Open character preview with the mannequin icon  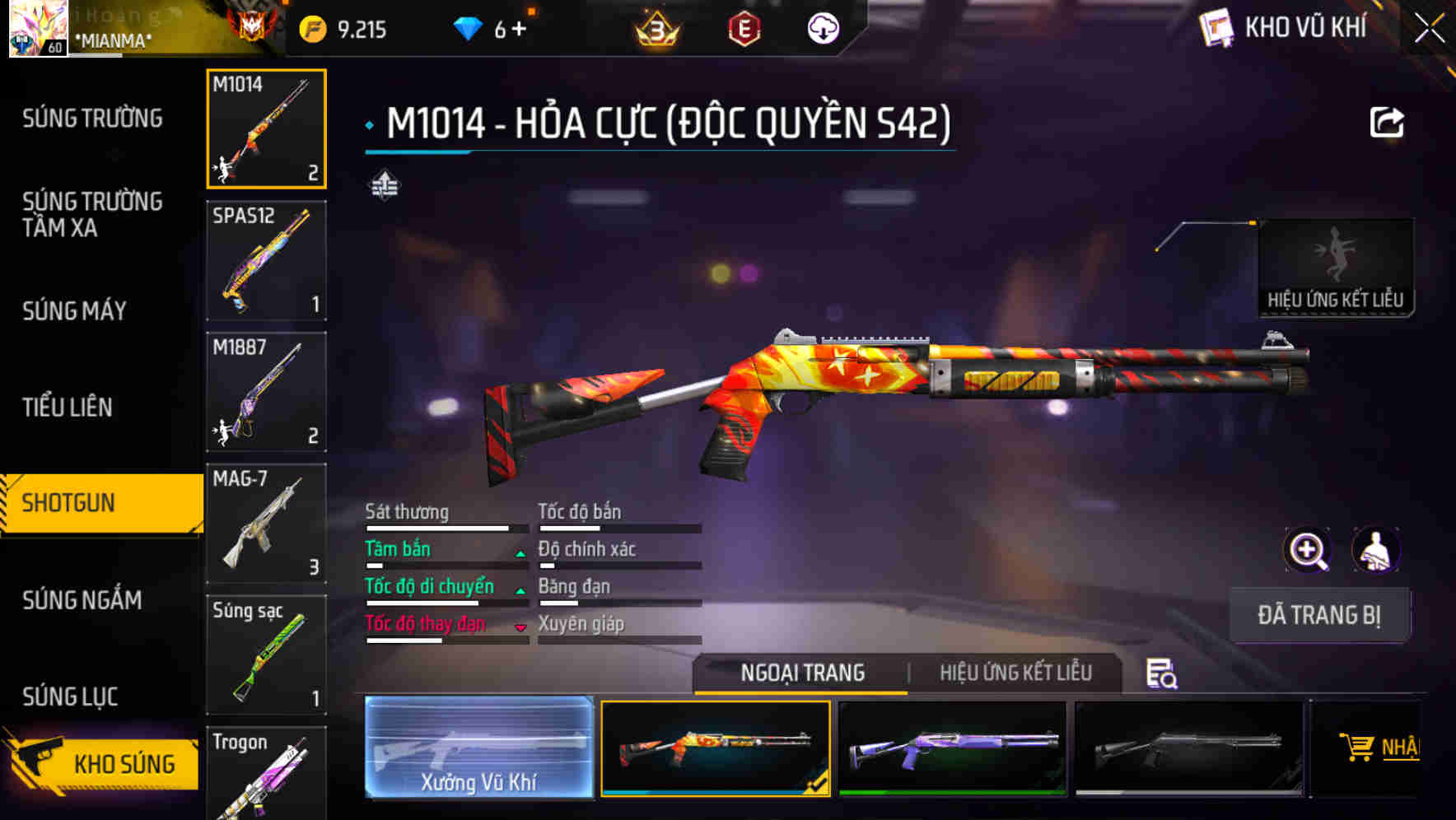tap(1377, 550)
